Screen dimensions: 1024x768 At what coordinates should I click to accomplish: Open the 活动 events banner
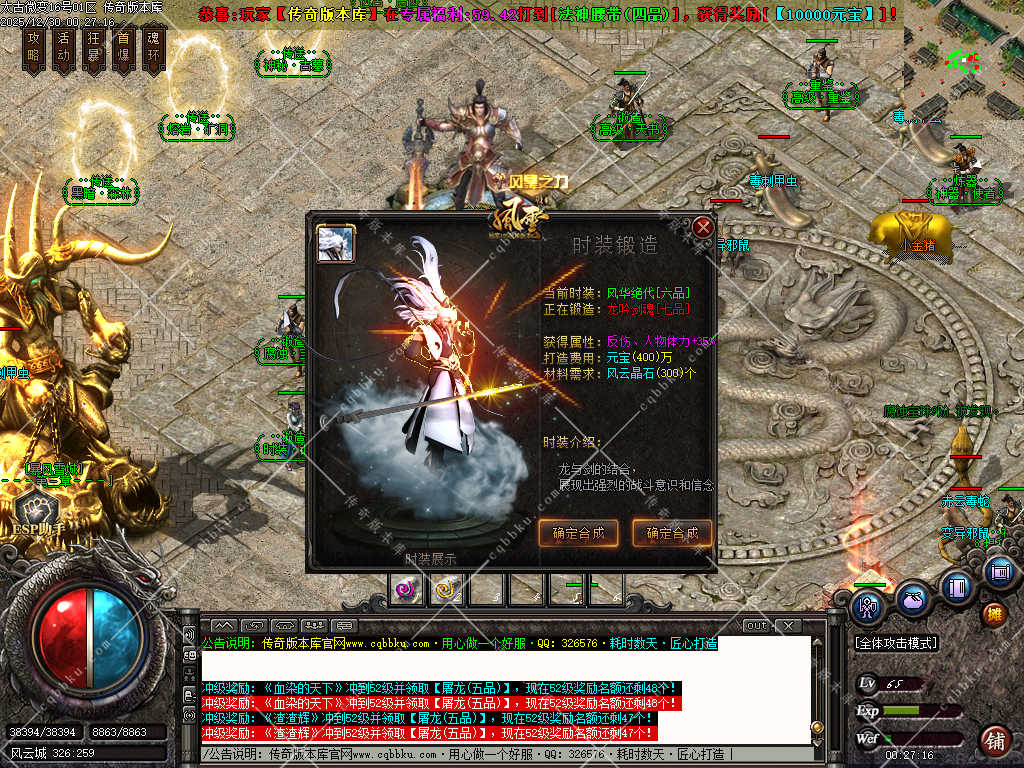click(x=63, y=48)
